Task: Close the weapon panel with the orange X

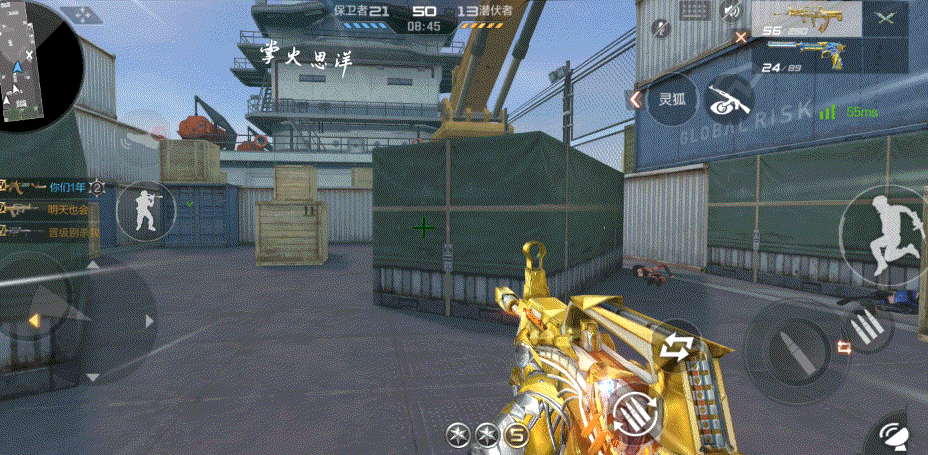Action: click(741, 37)
